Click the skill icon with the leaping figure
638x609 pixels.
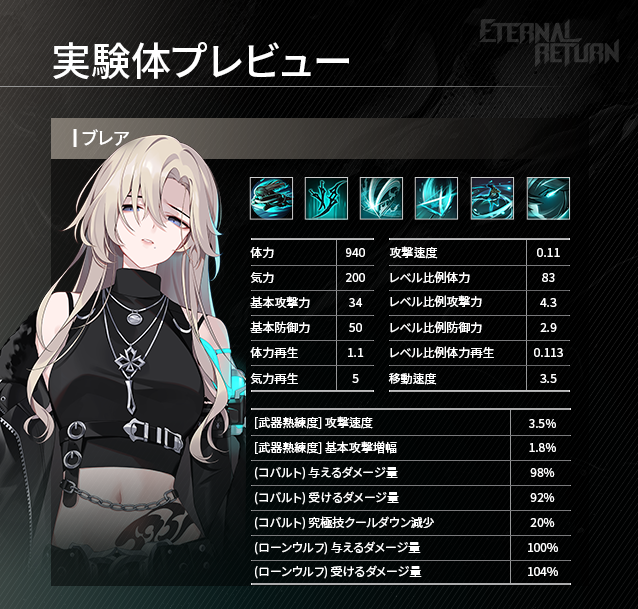click(492, 199)
